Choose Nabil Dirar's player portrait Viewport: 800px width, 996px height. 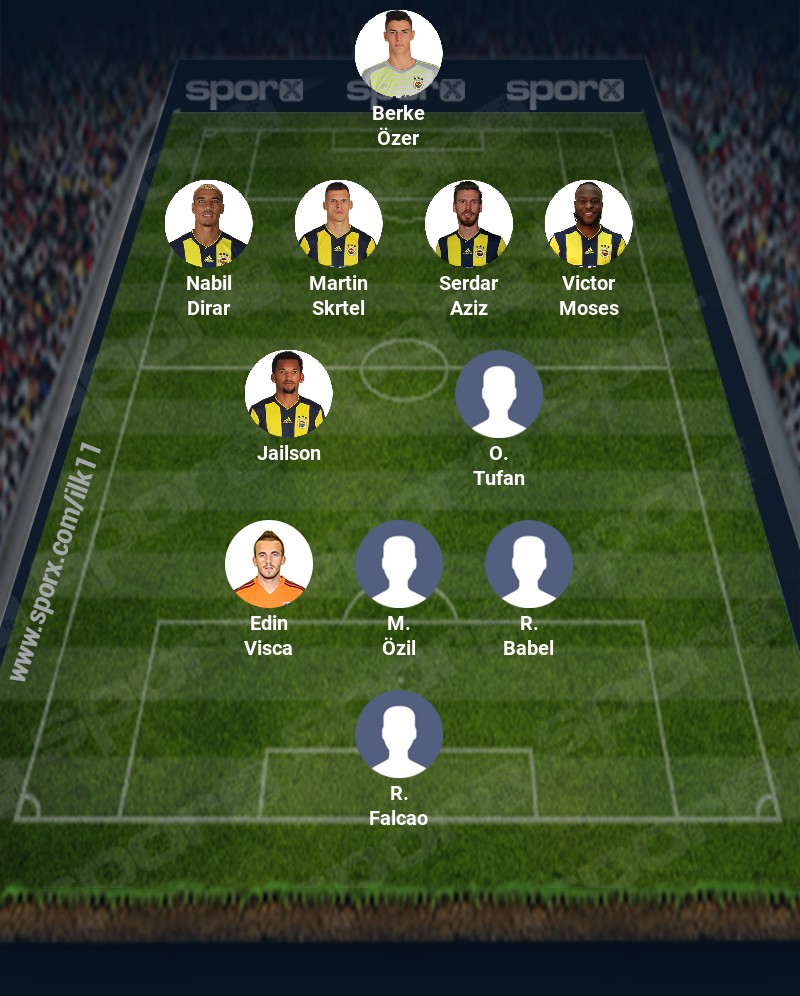pyautogui.click(x=209, y=224)
